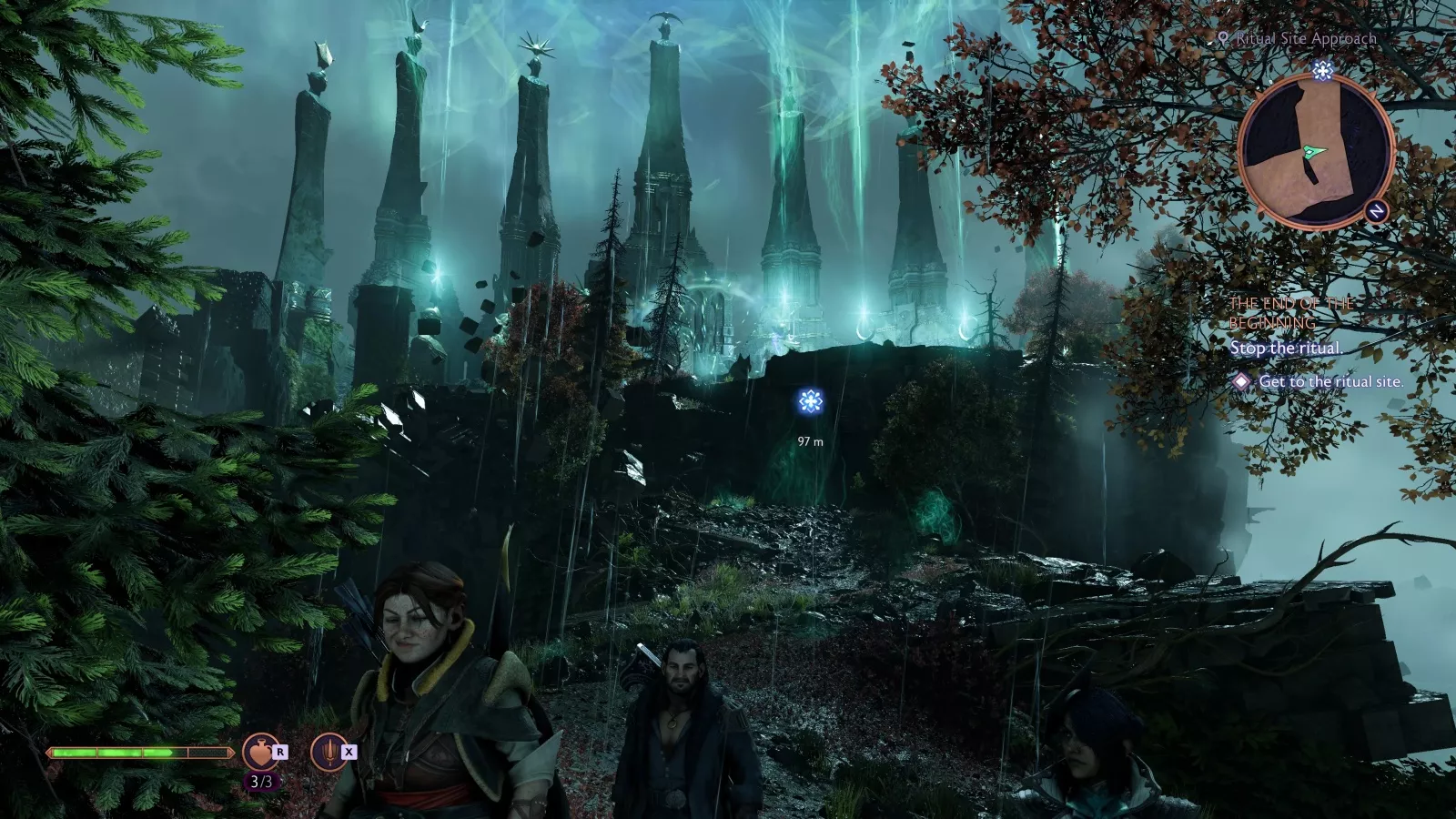The image size is (1456, 819).
Task: Click the objective marker atop the minimap
Action: tap(1323, 71)
